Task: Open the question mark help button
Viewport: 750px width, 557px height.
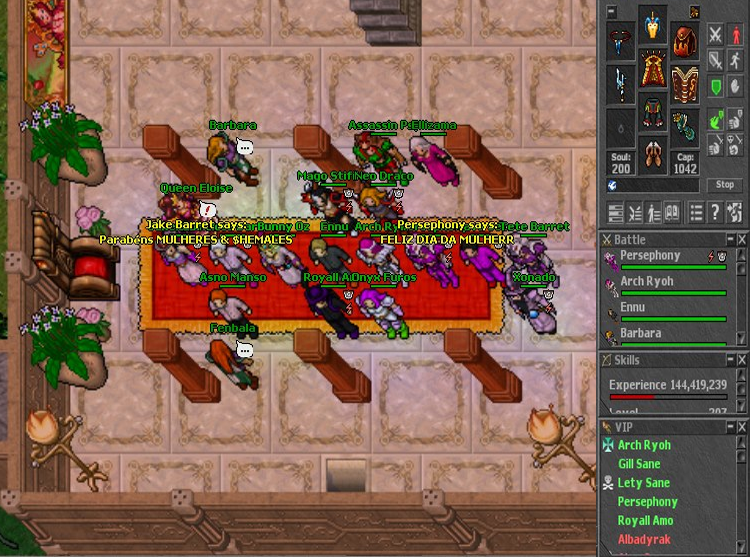Action: coord(716,212)
